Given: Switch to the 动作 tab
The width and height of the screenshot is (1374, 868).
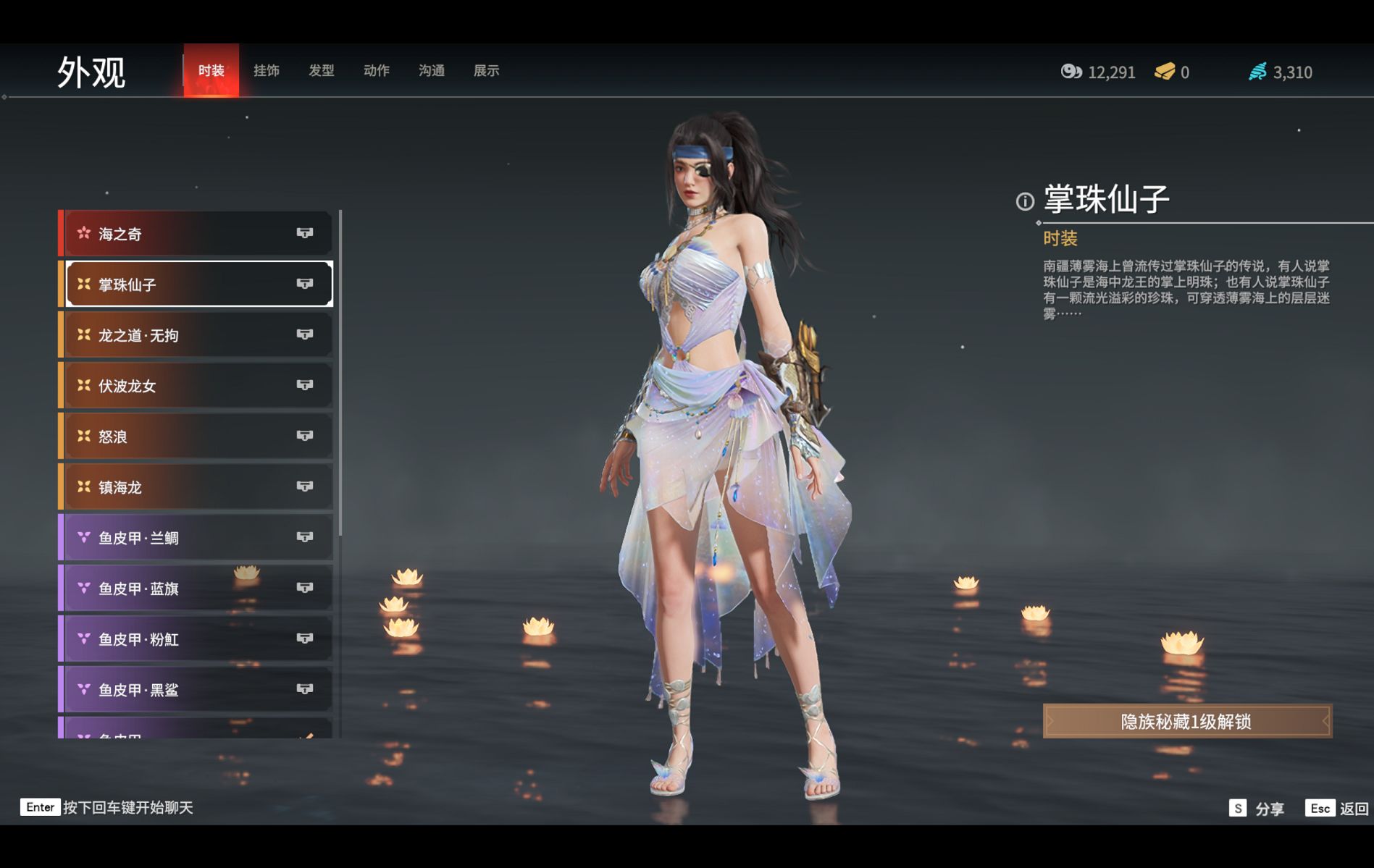Looking at the screenshot, I should (x=376, y=70).
